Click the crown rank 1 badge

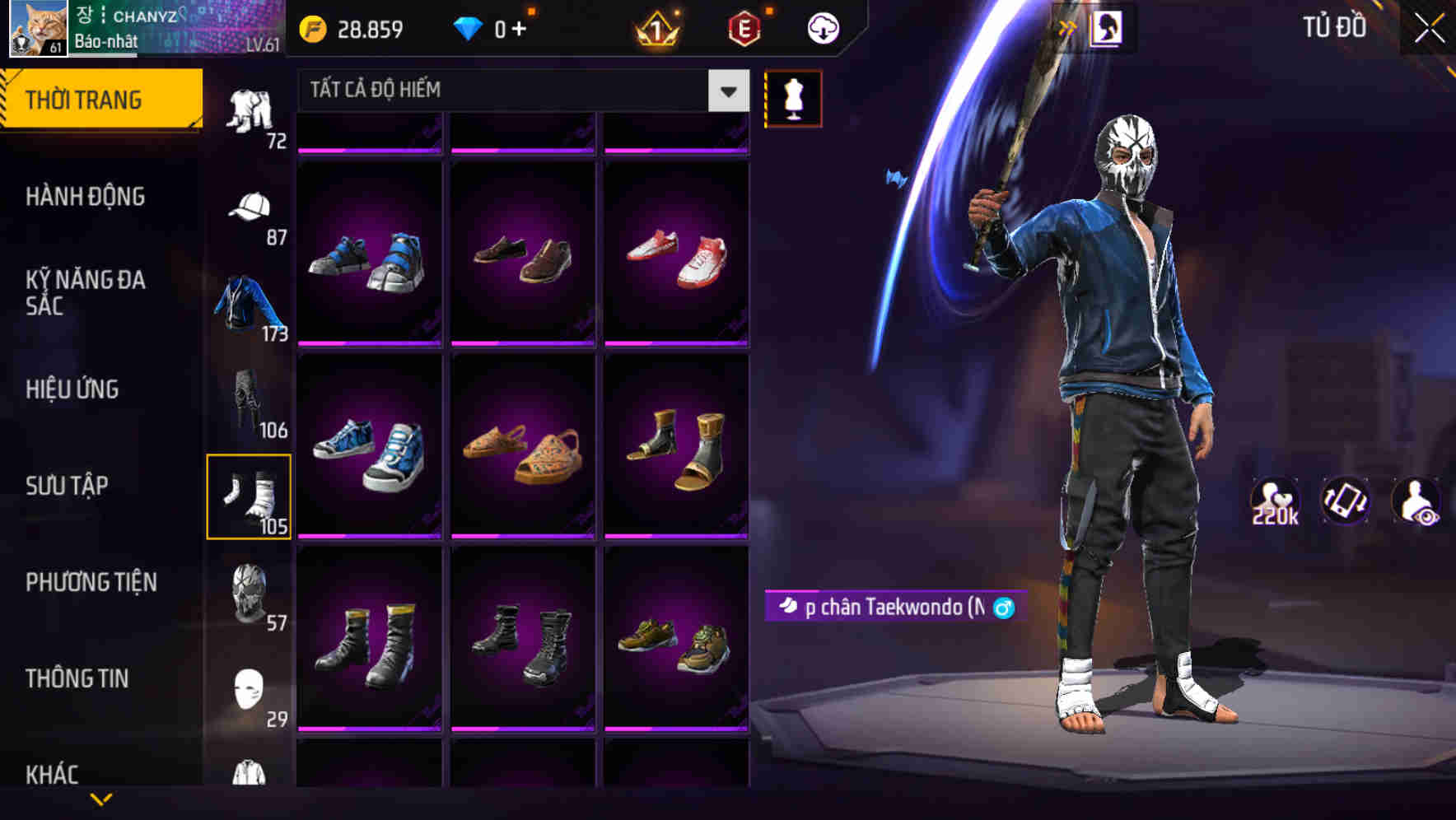[653, 27]
